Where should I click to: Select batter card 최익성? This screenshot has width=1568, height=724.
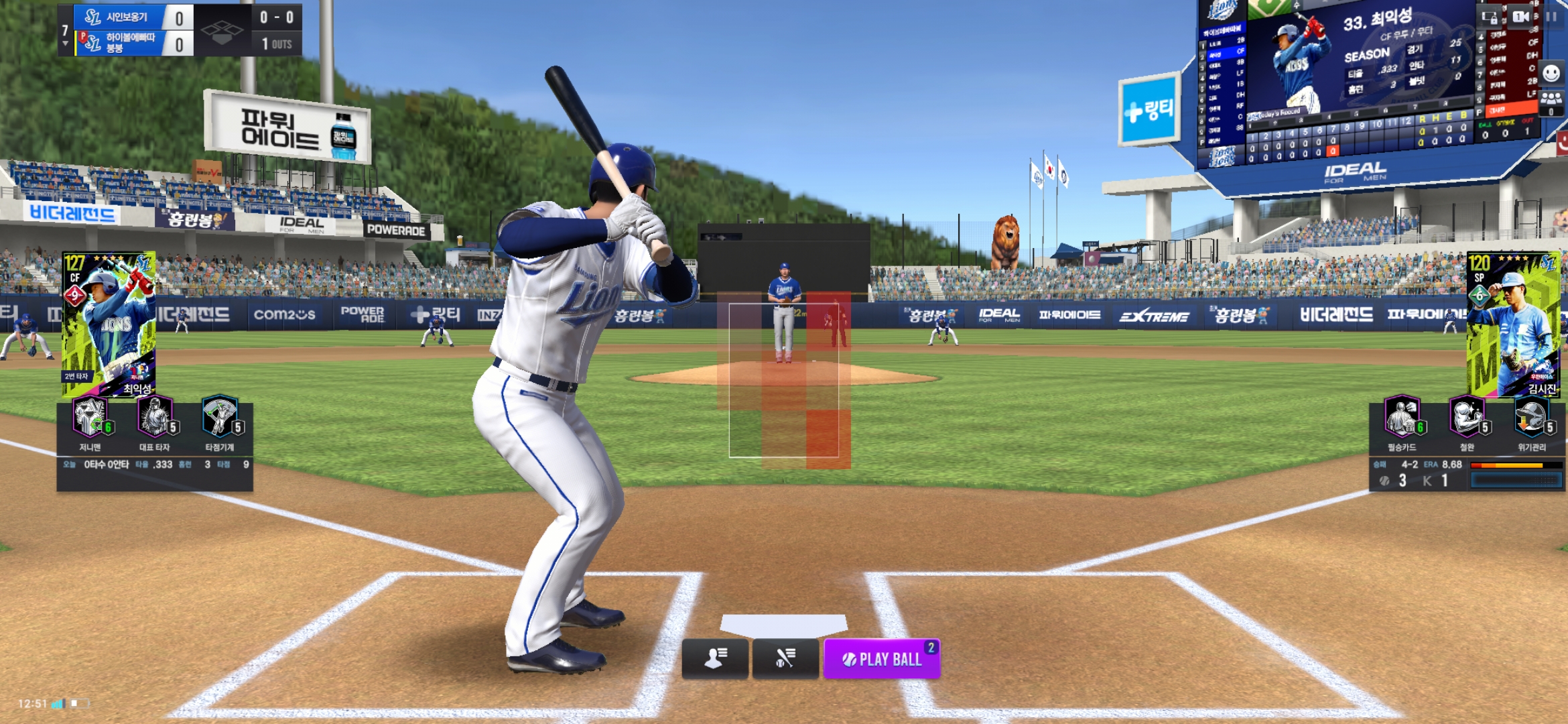(x=109, y=324)
